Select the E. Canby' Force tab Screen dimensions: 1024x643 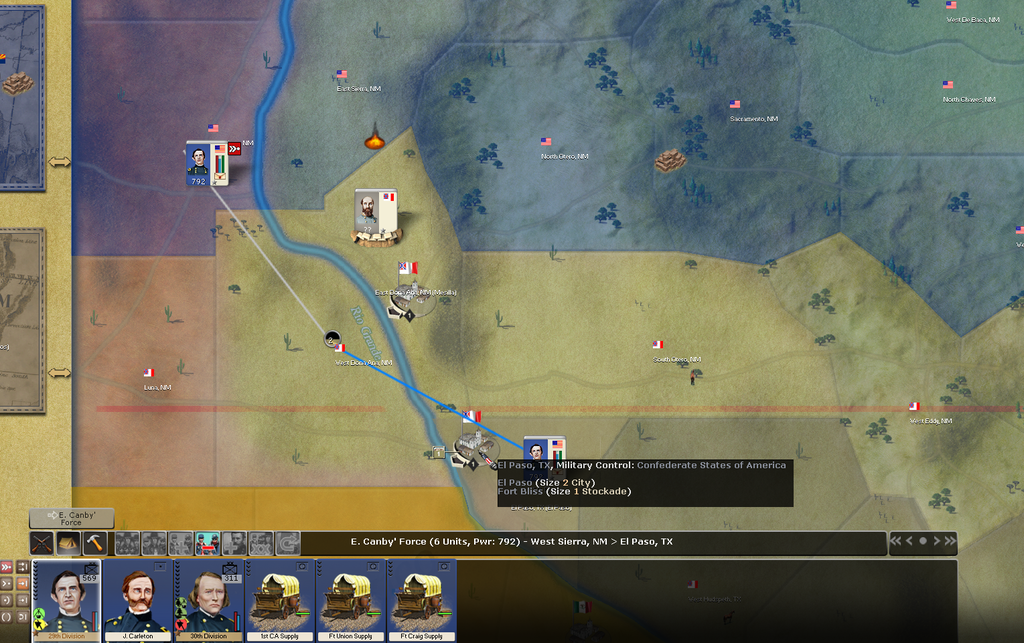(x=71, y=517)
